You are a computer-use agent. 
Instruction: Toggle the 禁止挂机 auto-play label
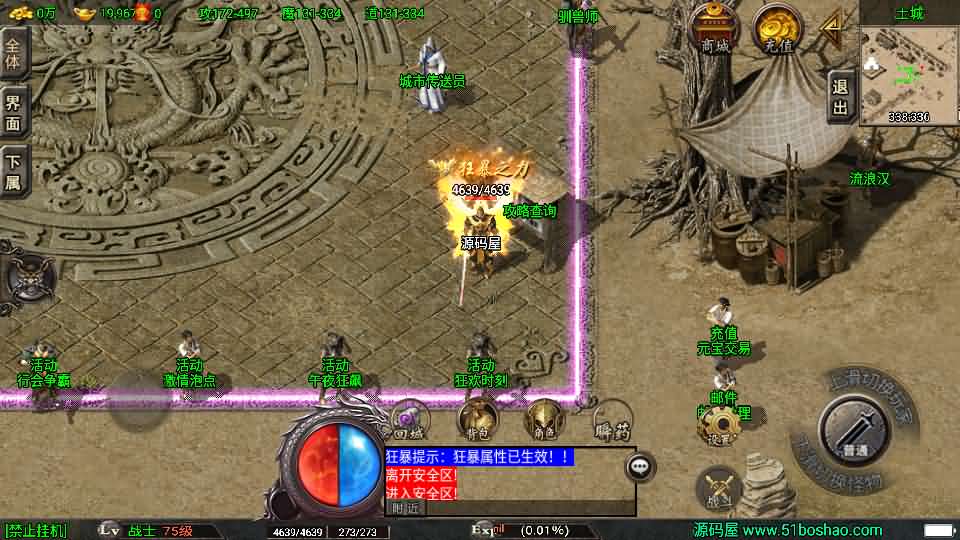point(36,530)
